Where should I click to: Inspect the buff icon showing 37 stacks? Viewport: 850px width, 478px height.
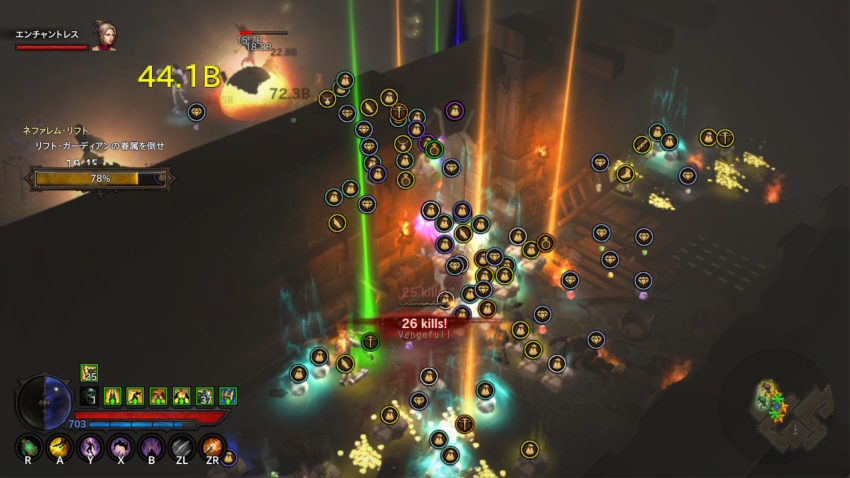coord(204,396)
